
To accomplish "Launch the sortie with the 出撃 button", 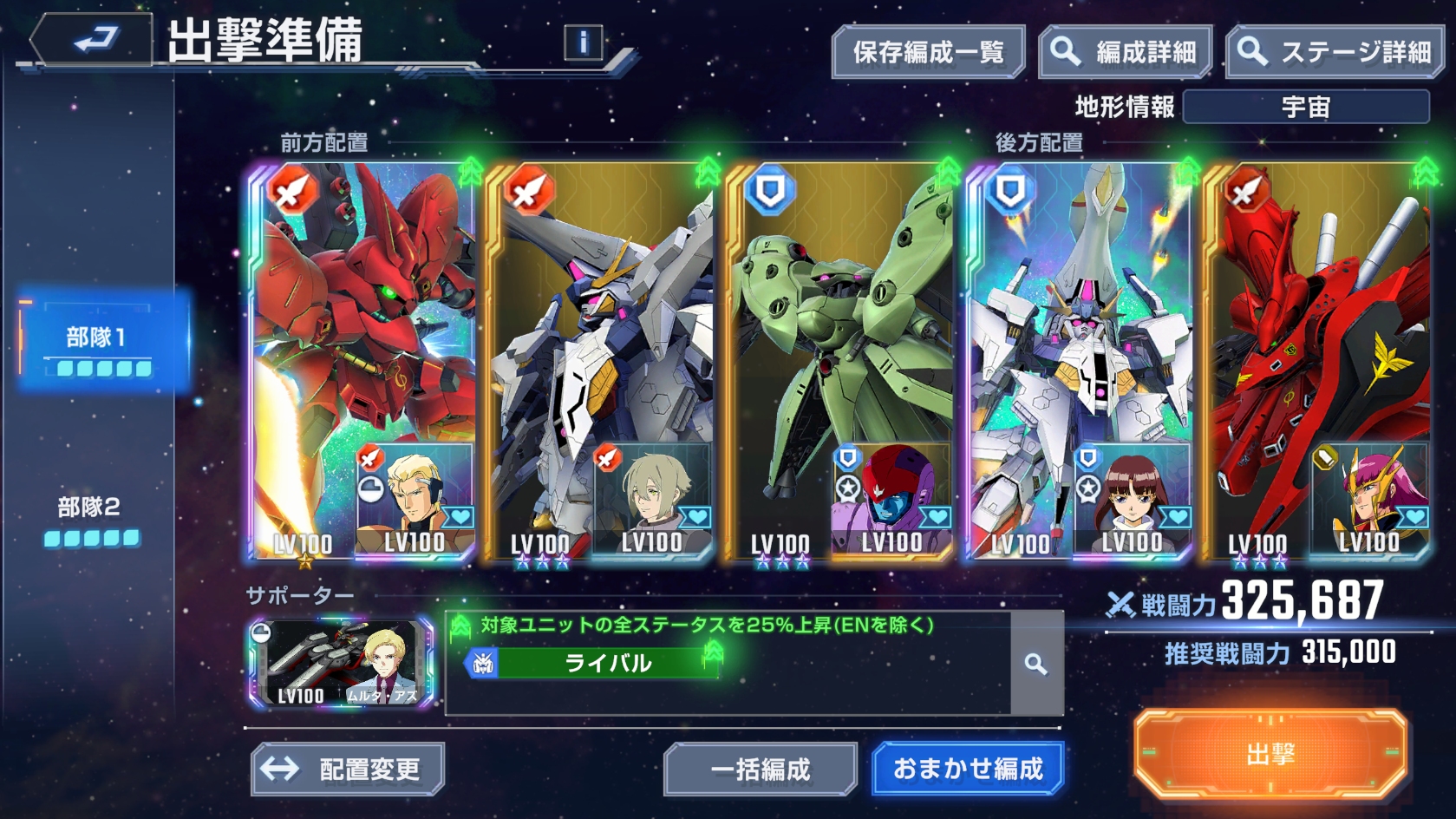I will click(x=1270, y=754).
